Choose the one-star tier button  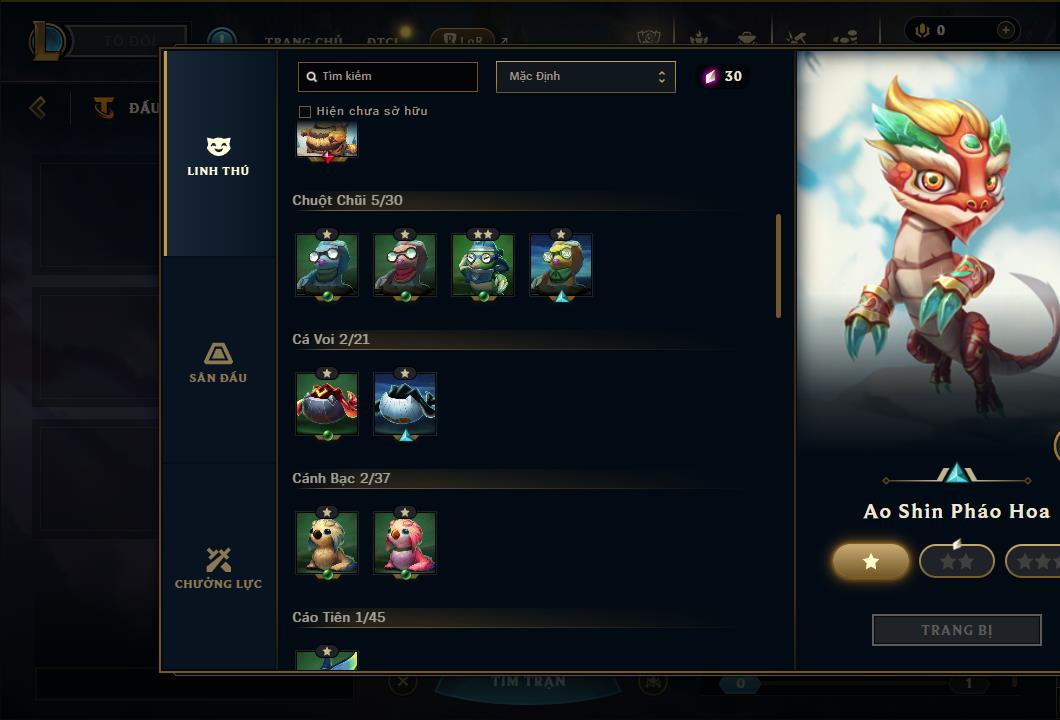coord(870,562)
